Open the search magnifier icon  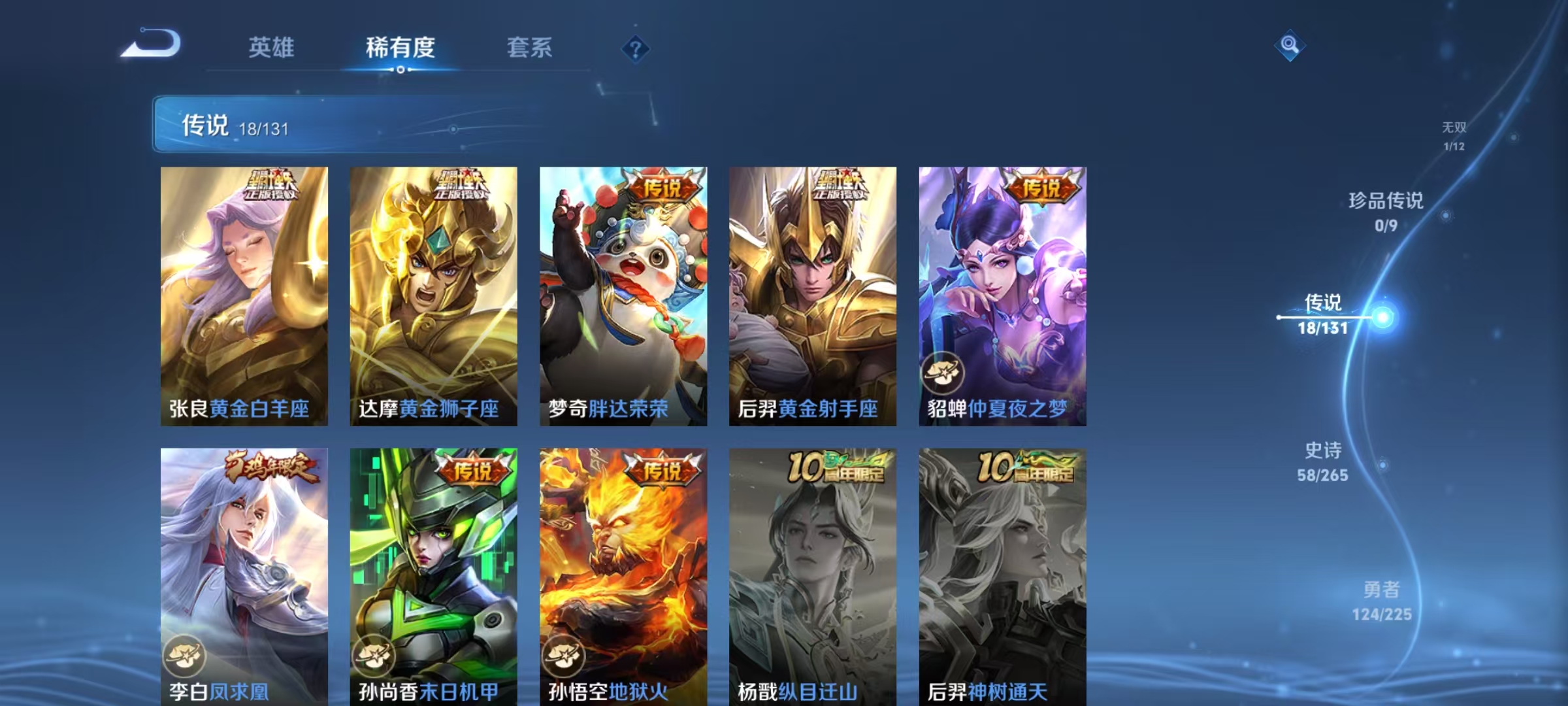click(1289, 46)
